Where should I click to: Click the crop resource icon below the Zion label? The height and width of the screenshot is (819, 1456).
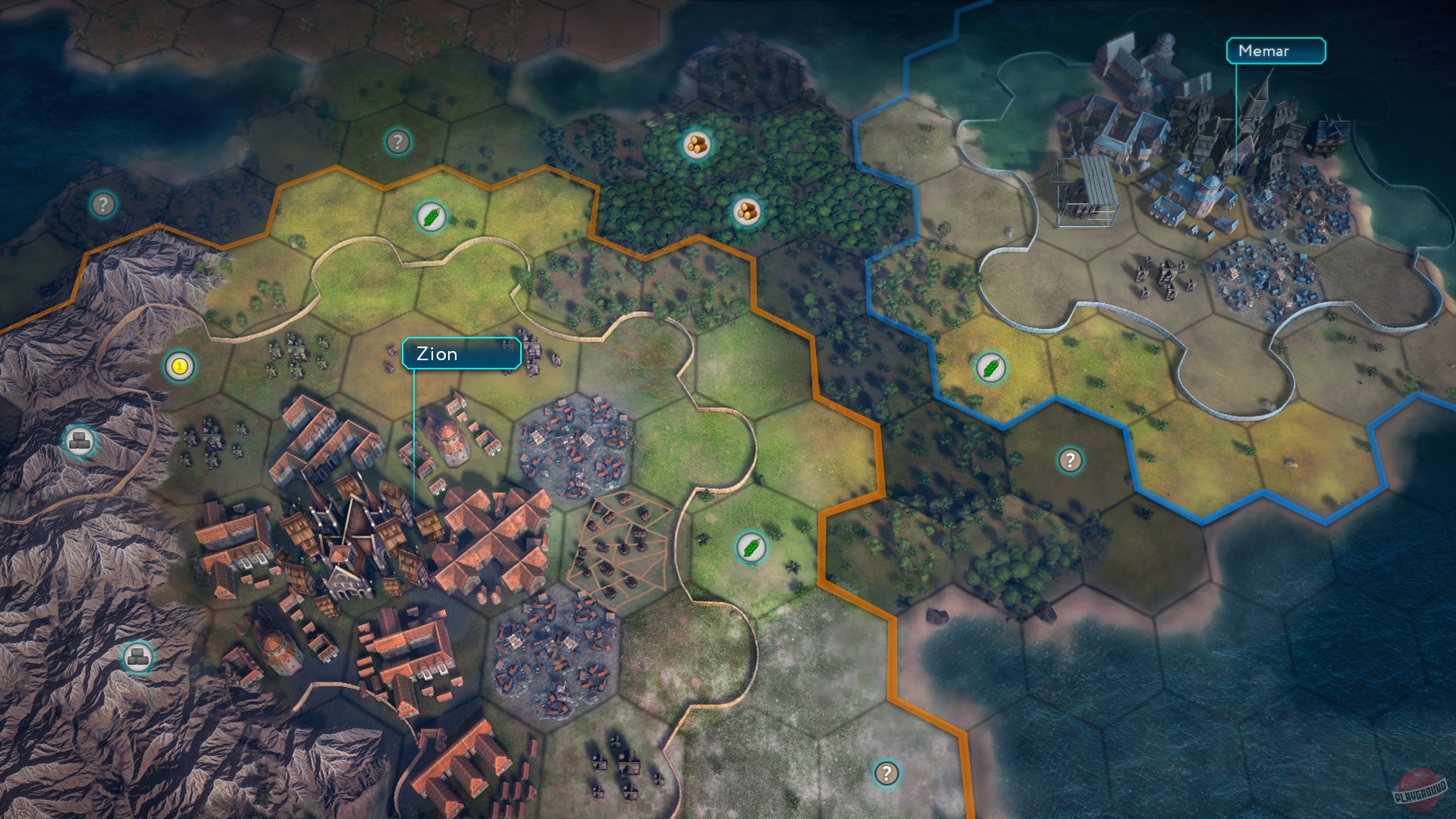click(x=749, y=548)
